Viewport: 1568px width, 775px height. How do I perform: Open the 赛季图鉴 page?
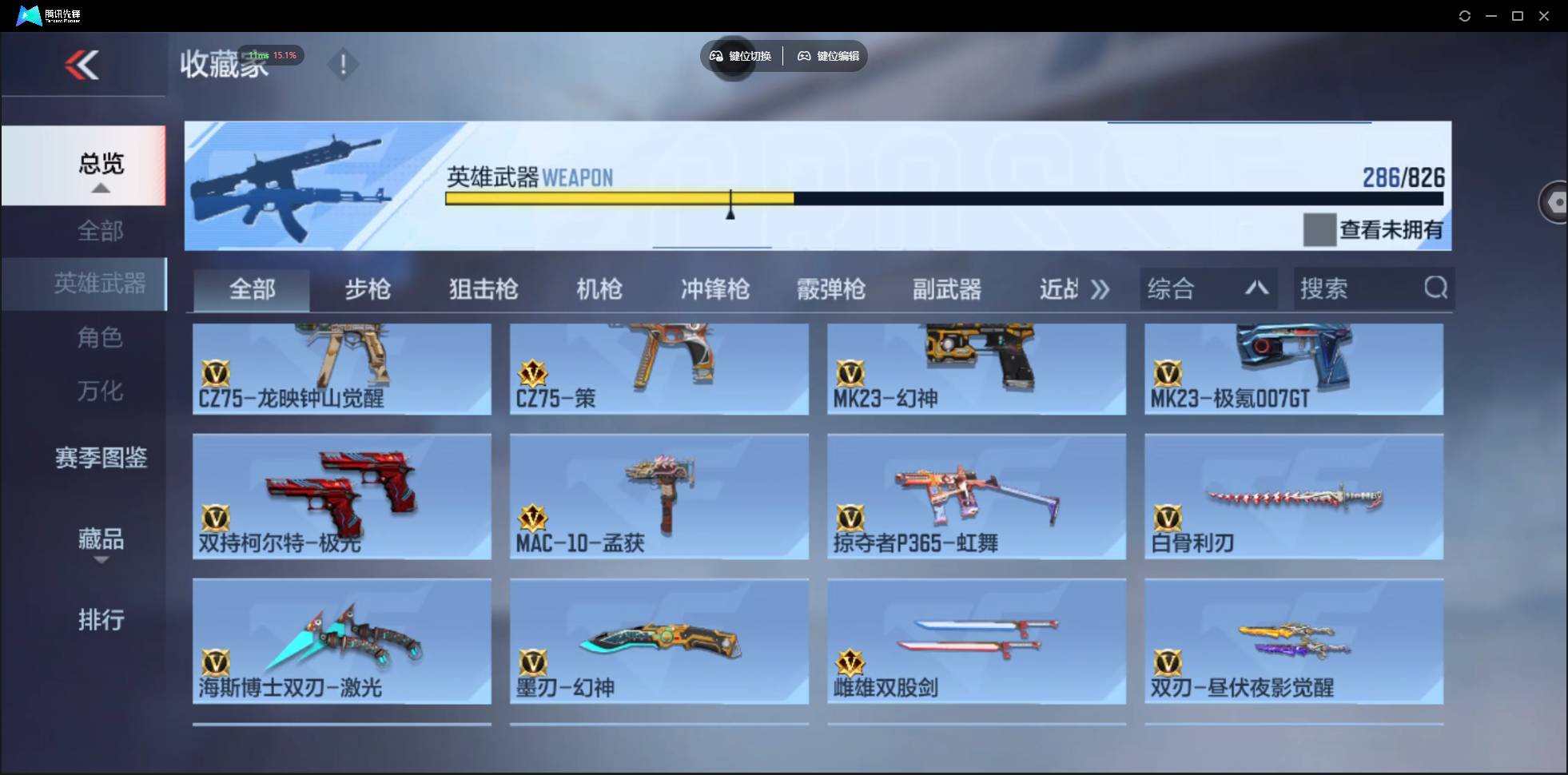(100, 457)
